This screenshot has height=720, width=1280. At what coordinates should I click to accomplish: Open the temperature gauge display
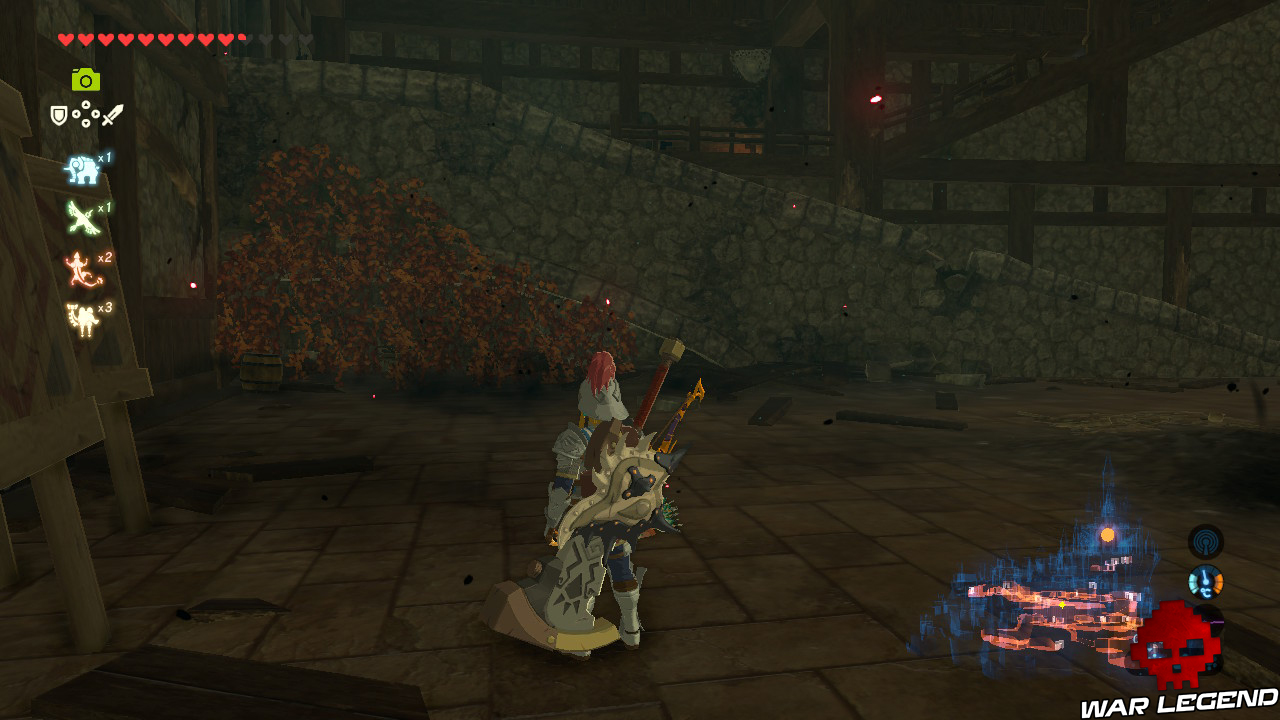pos(1205,582)
